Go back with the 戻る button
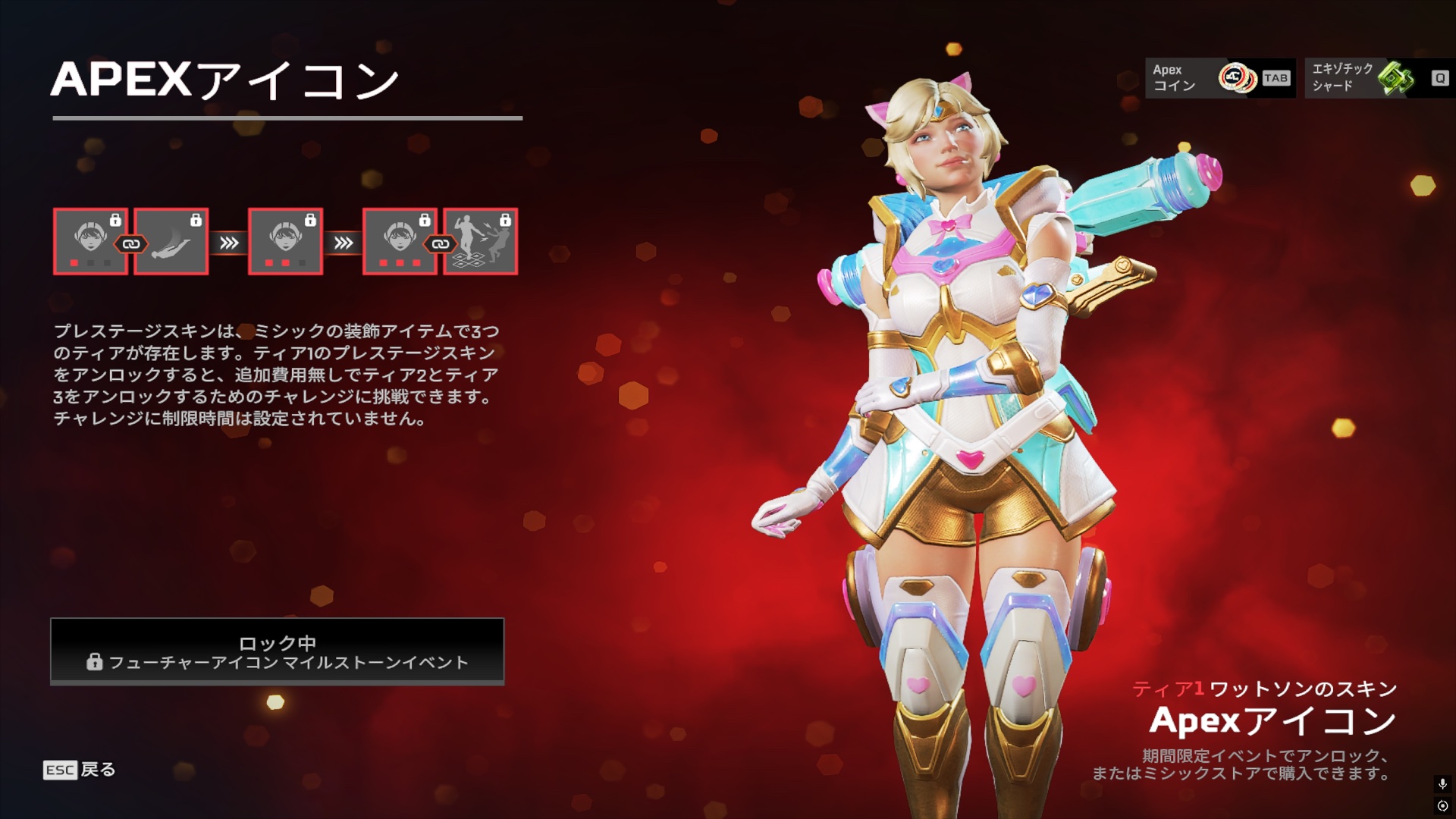1456x819 pixels. coord(80,770)
